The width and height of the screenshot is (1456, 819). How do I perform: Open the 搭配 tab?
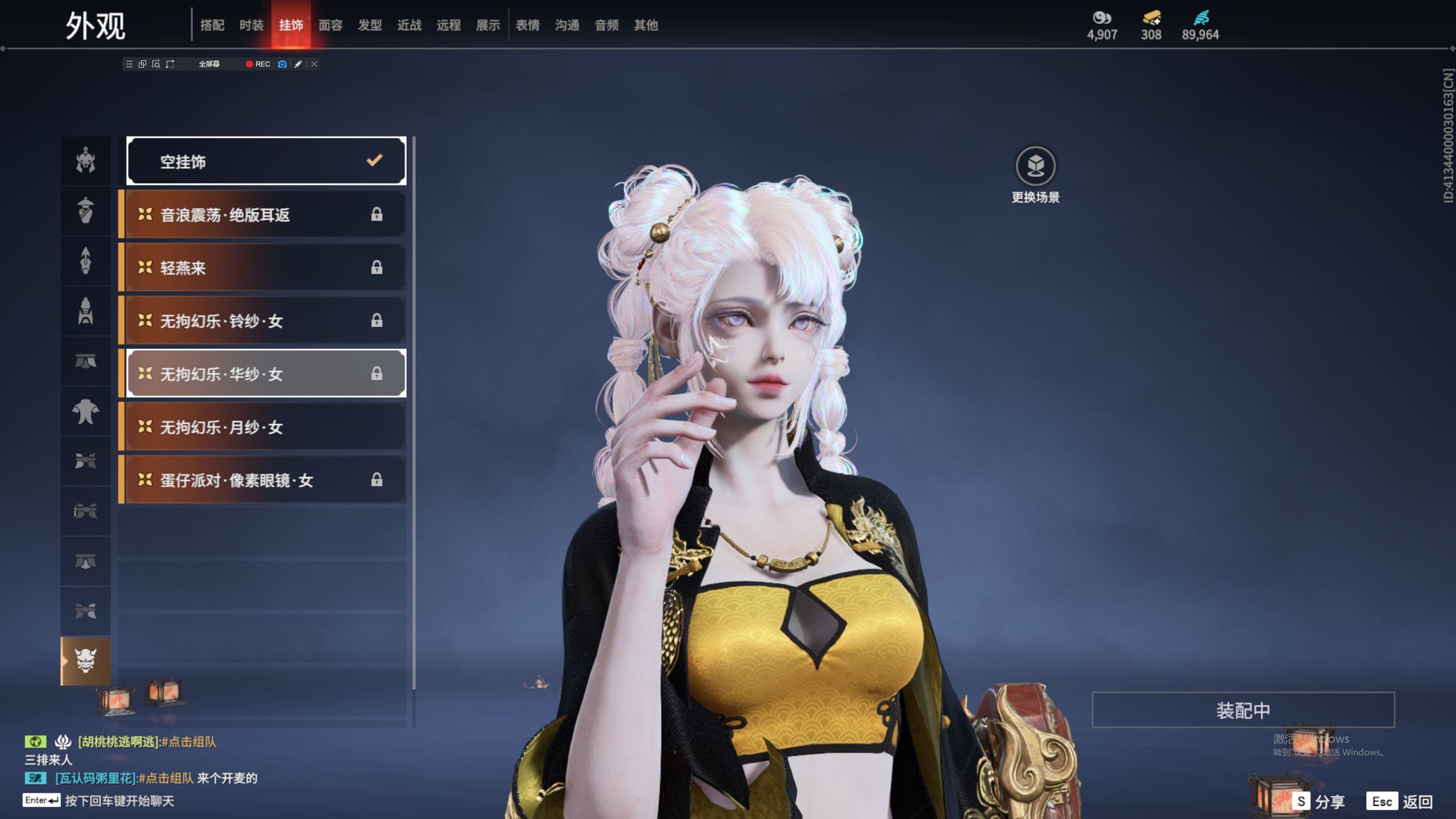tap(212, 25)
